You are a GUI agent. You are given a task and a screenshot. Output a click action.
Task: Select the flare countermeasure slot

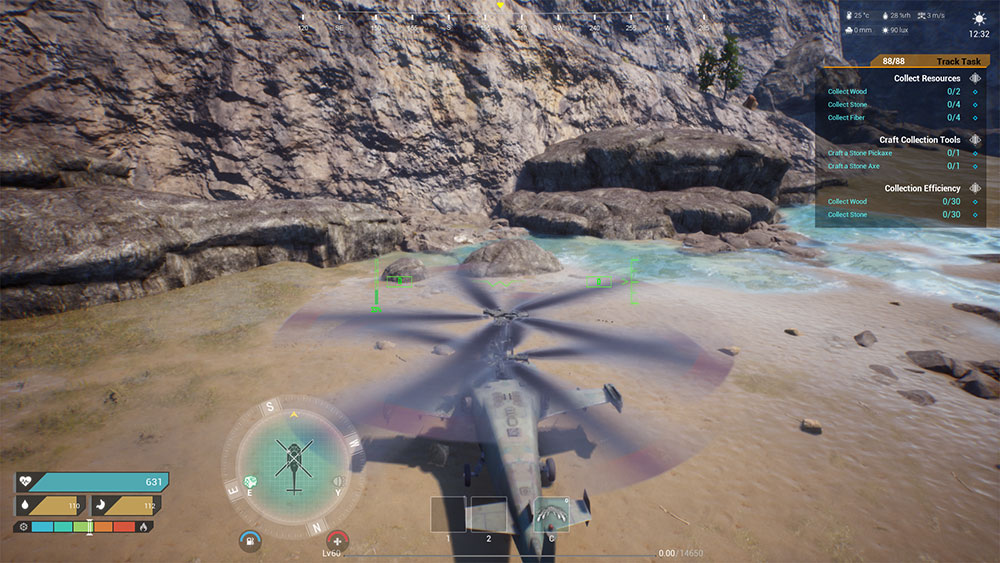click(x=551, y=514)
